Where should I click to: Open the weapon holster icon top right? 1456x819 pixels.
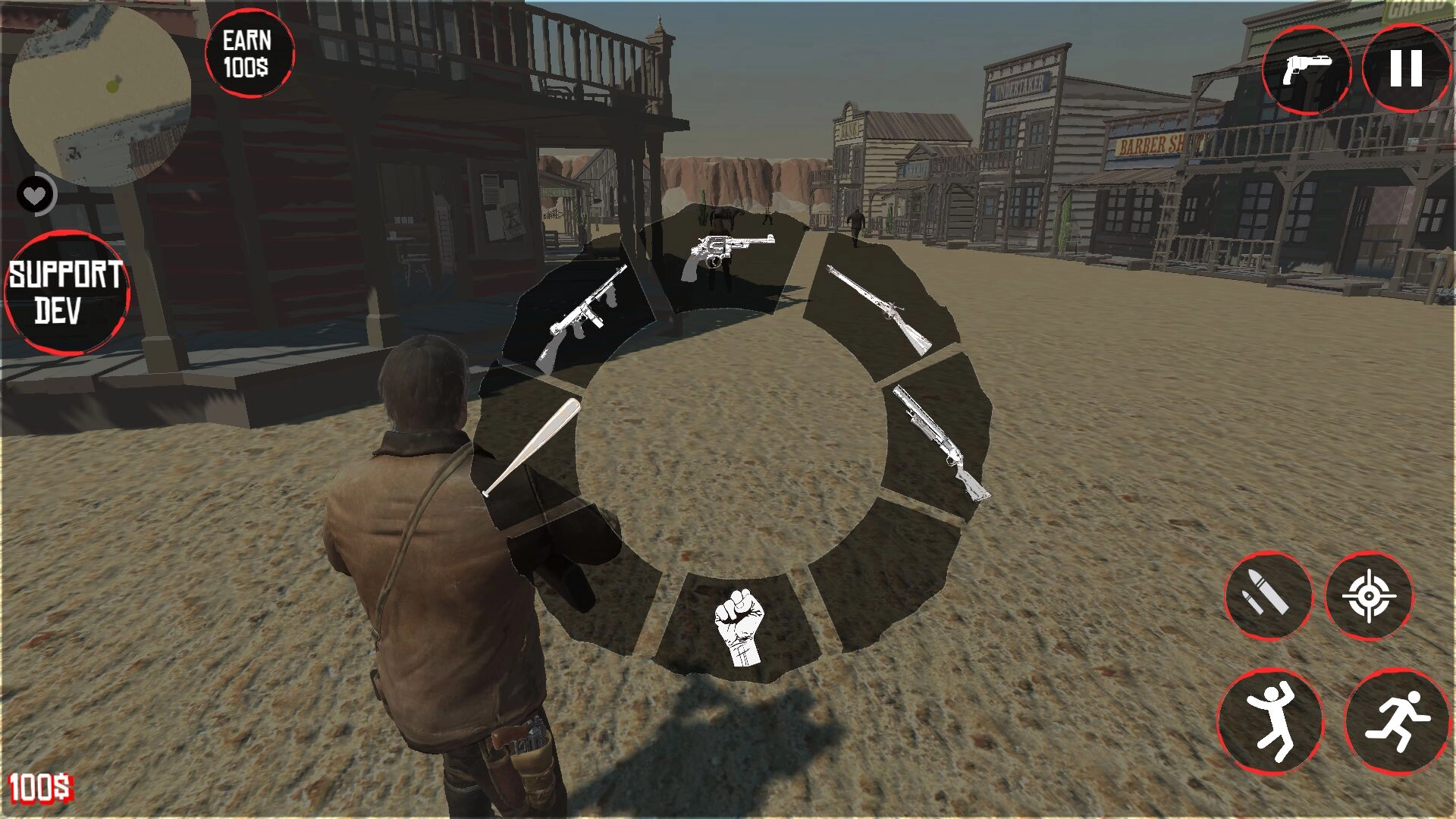1308,72
